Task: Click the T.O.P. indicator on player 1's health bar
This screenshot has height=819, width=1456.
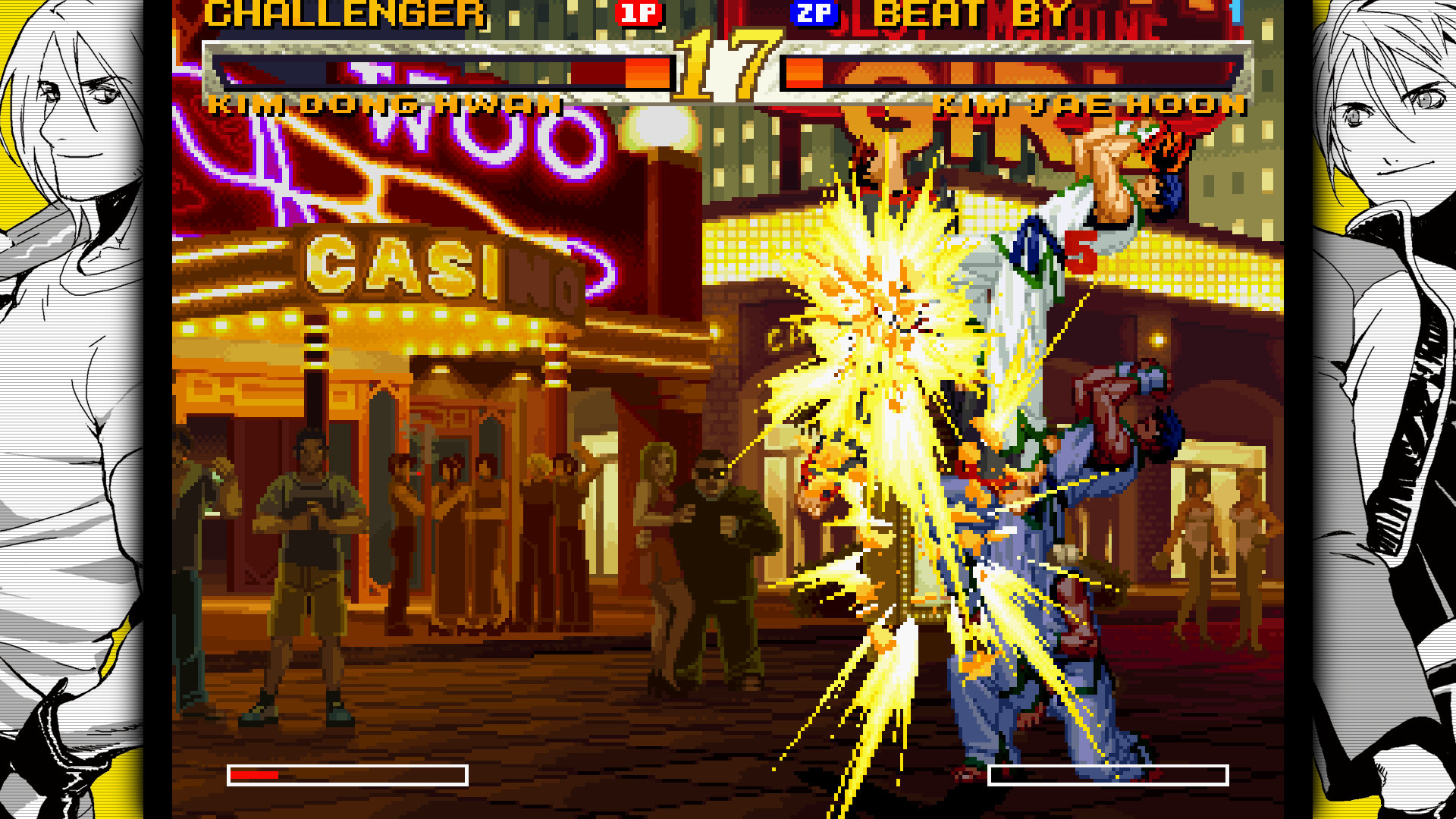Action: tap(648, 74)
